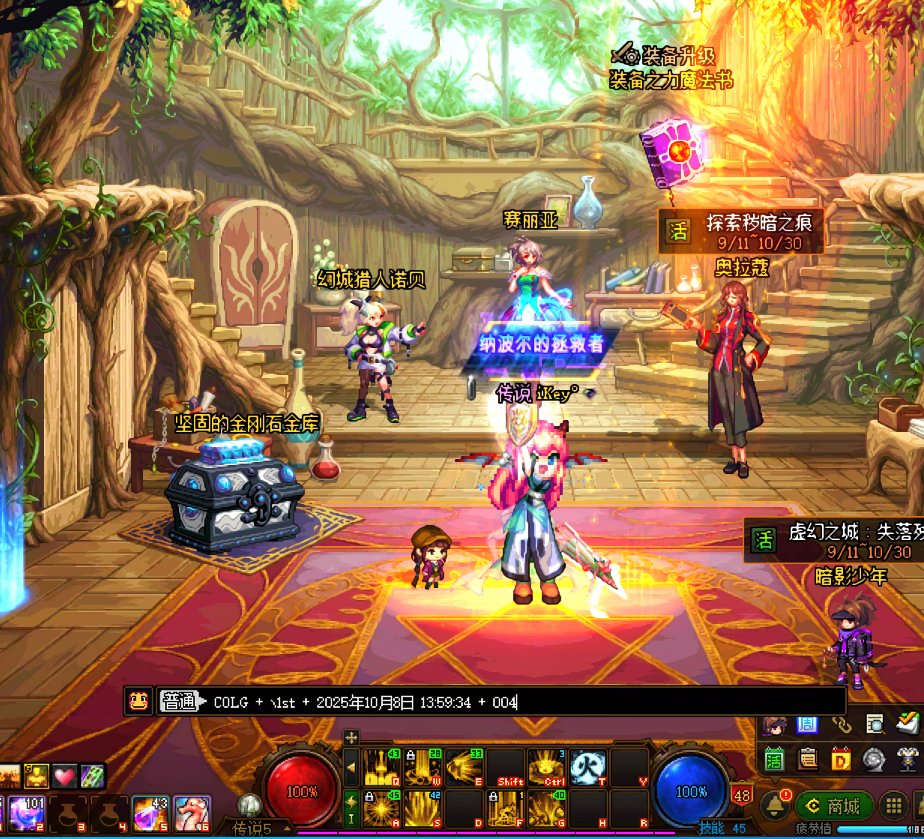This screenshot has height=839, width=924.
Task: Switch the 普通 chat channel selector
Action: click(178, 702)
